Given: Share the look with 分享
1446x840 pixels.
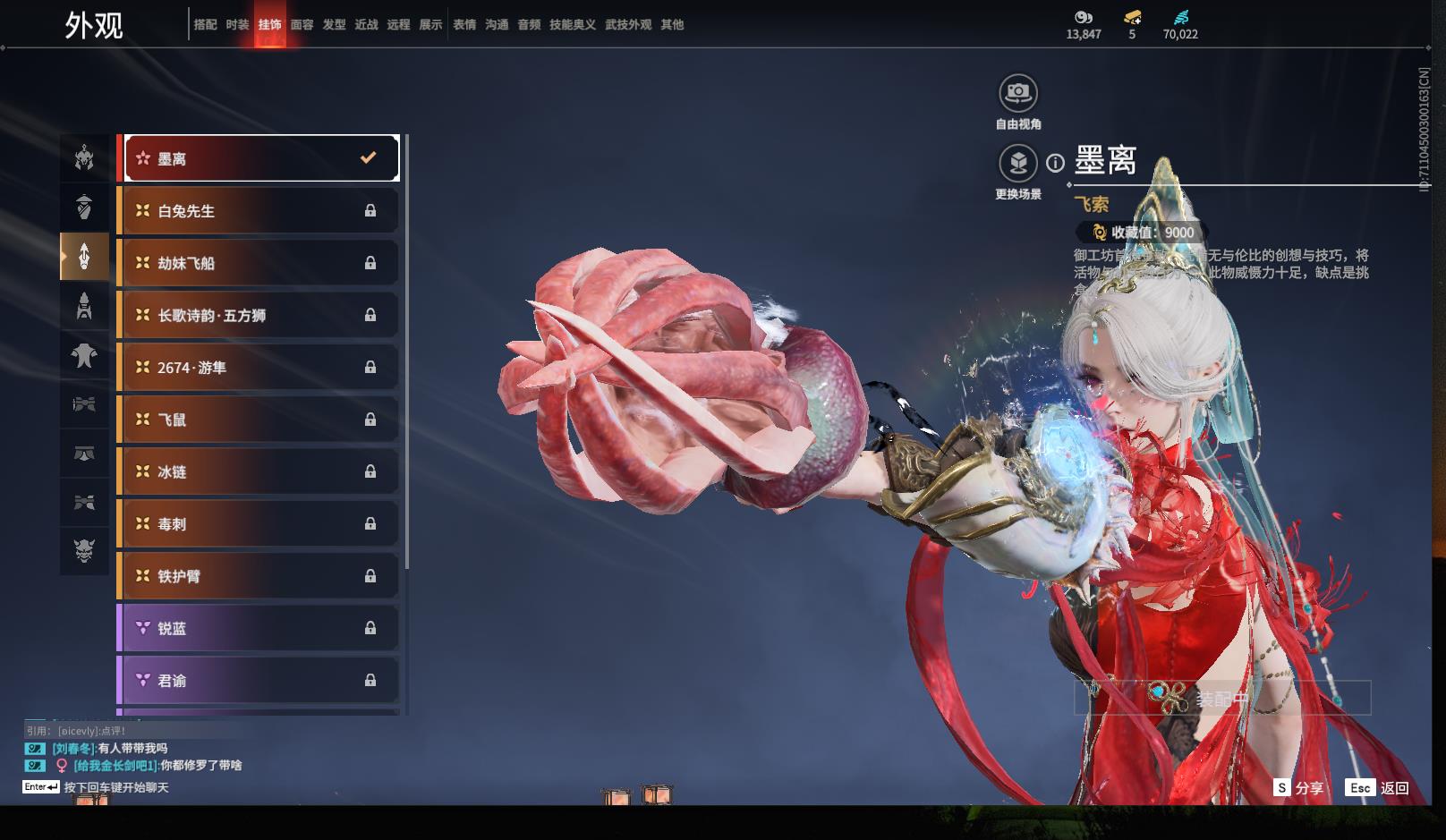Looking at the screenshot, I should [x=1298, y=788].
